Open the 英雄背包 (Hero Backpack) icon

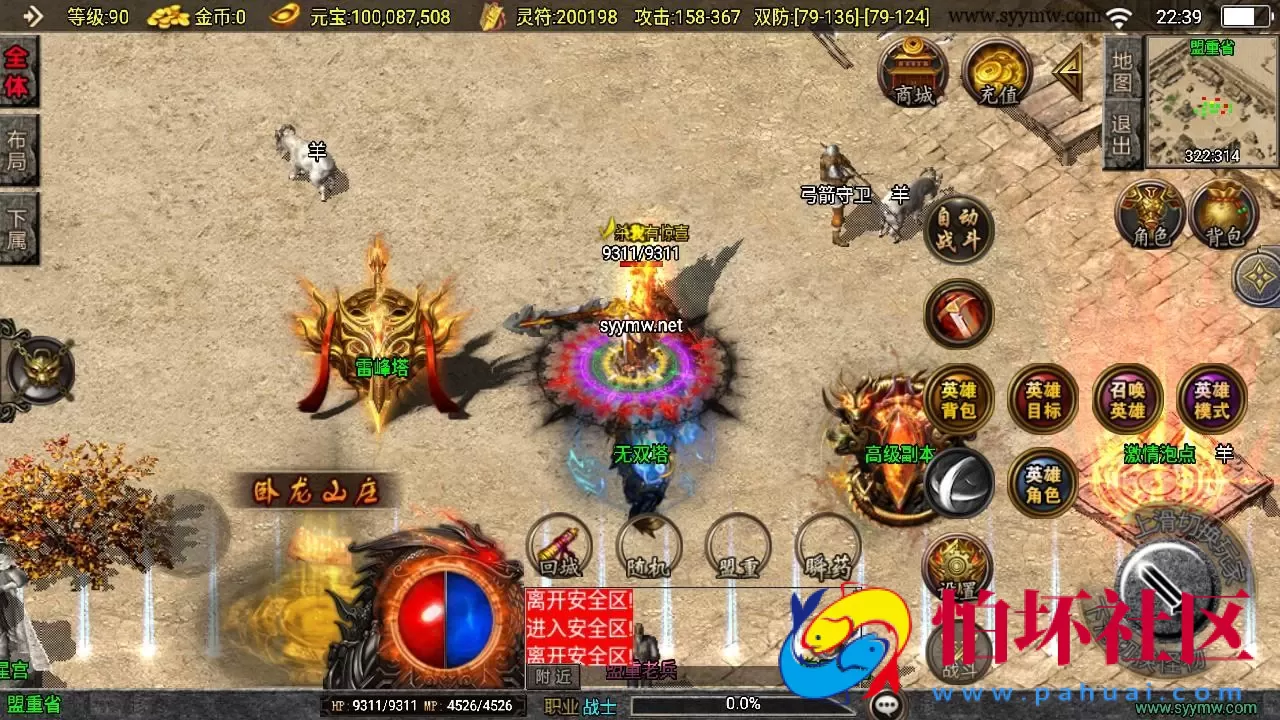[x=958, y=398]
